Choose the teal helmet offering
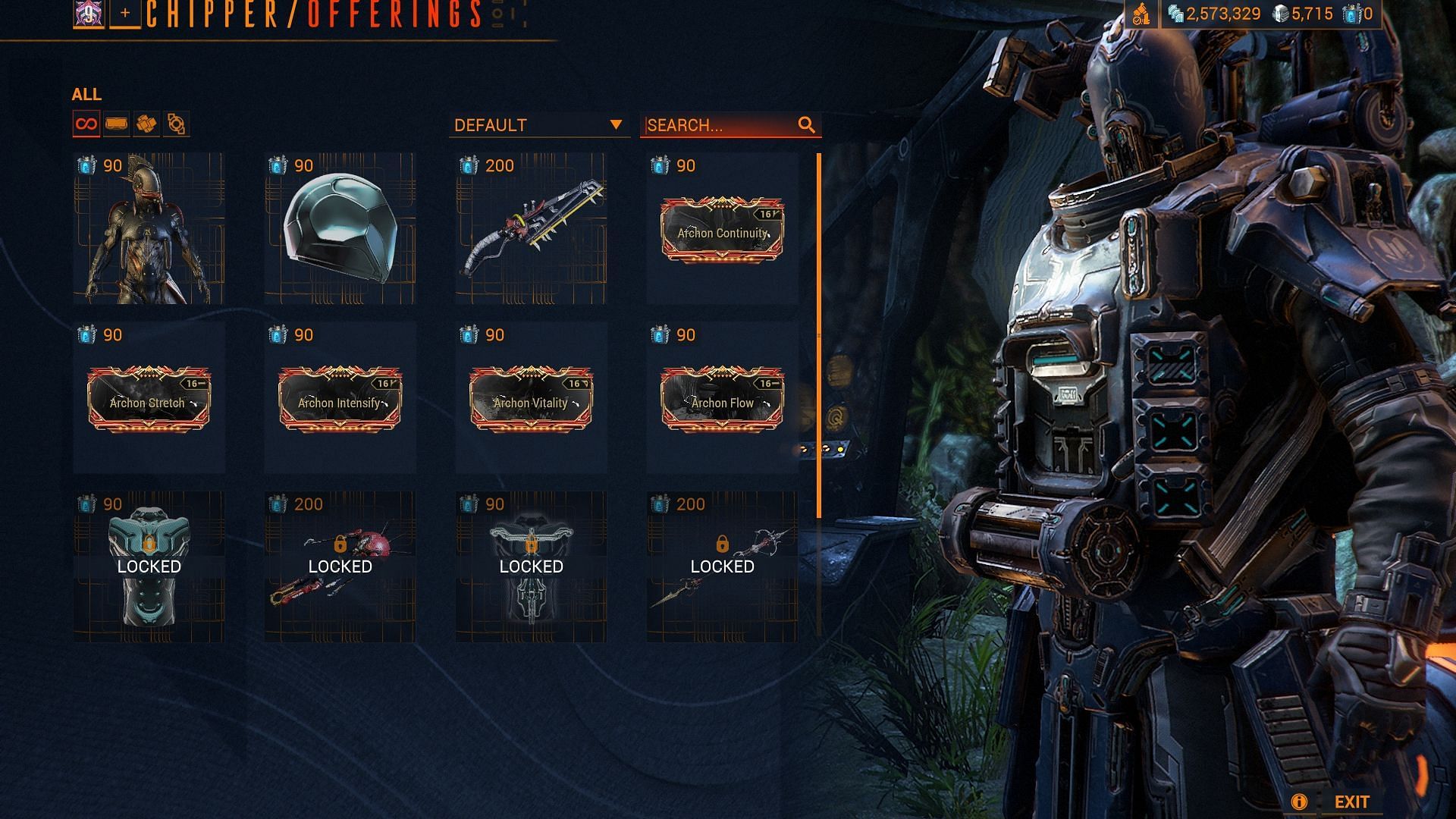The image size is (1456, 819). [340, 229]
